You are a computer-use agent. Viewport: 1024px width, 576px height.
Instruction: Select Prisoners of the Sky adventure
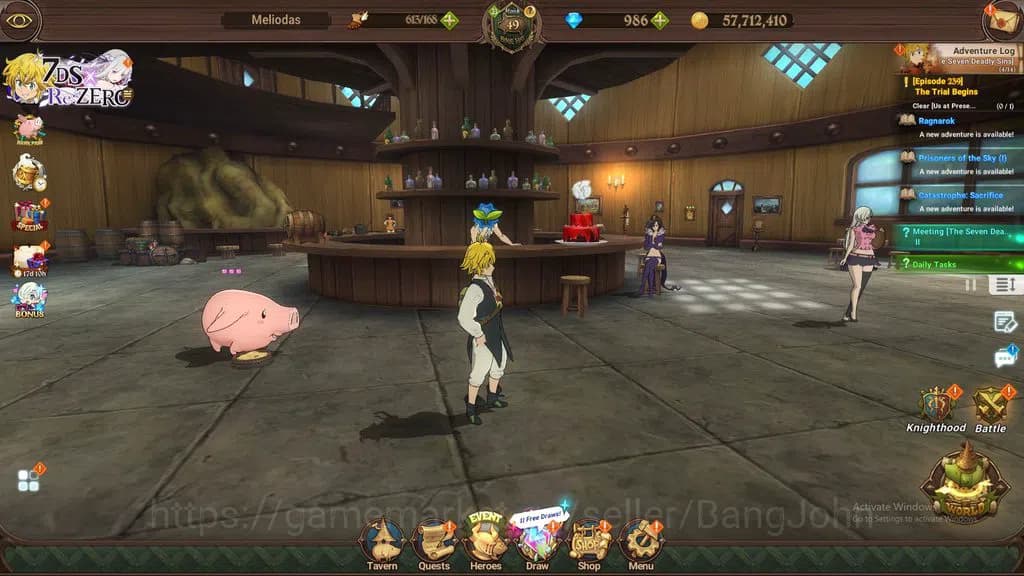click(958, 164)
